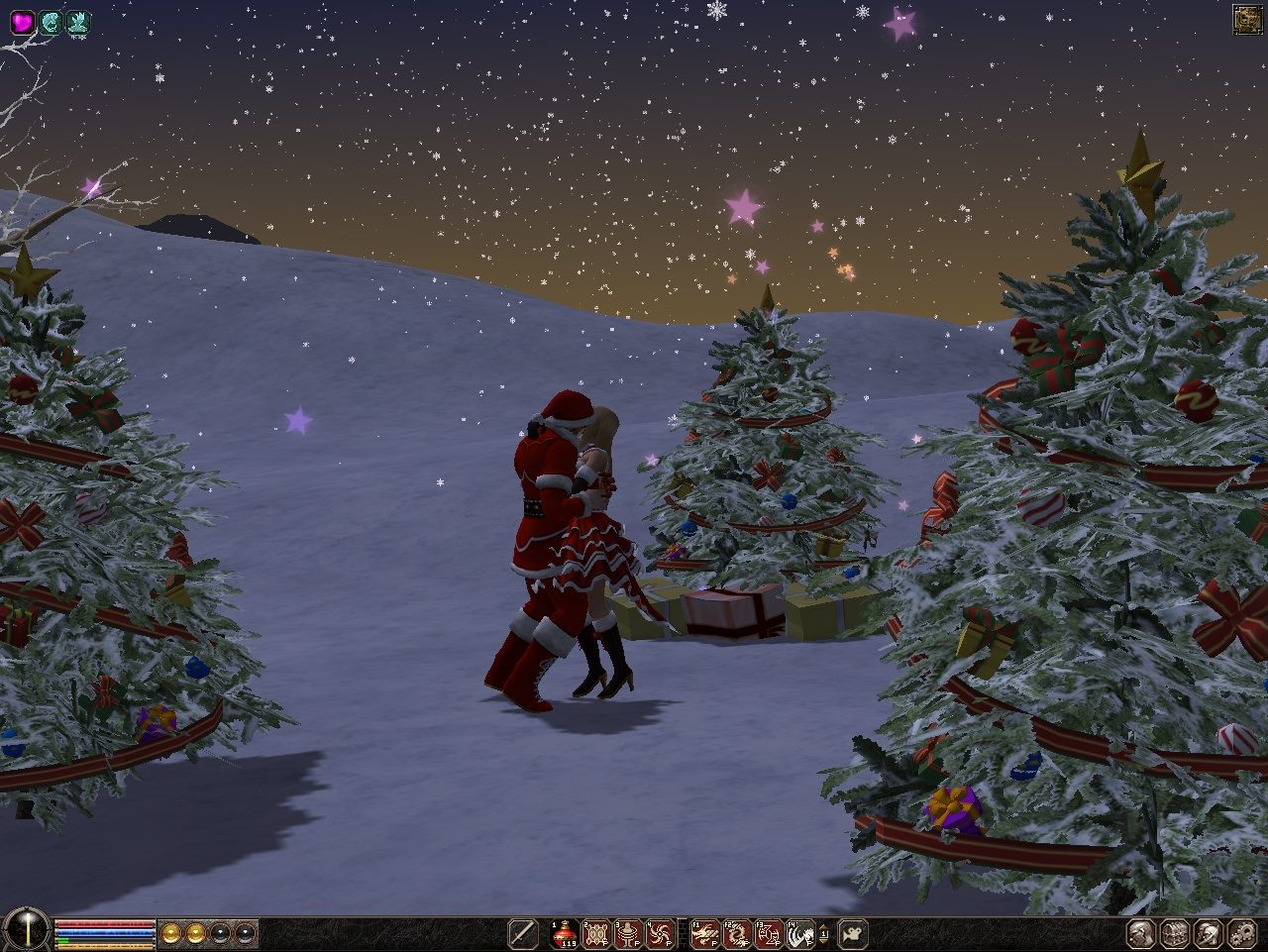Select the sword weapon slot

click(x=522, y=933)
